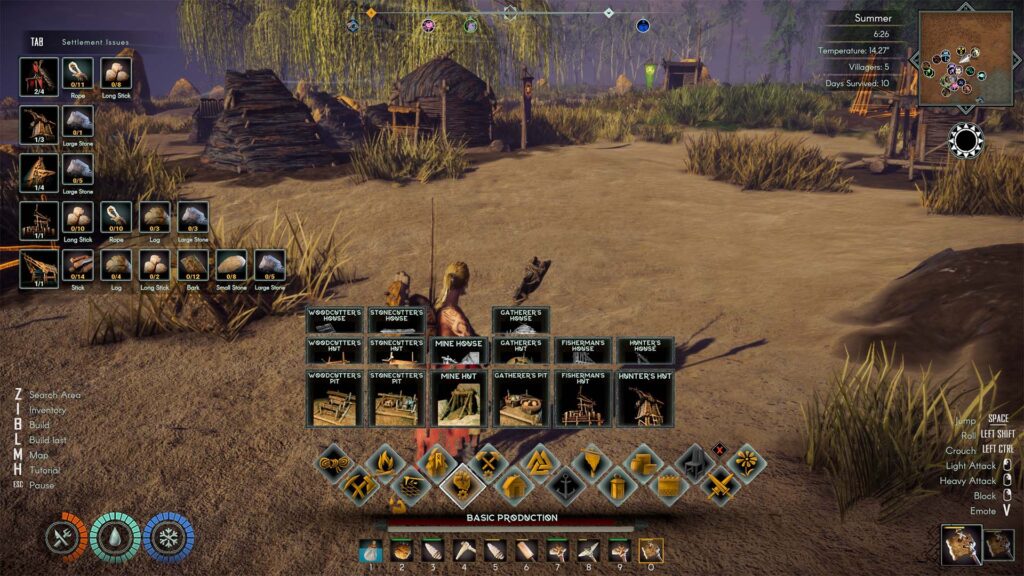Choose the Mine House building
1024x576 pixels.
point(460,350)
